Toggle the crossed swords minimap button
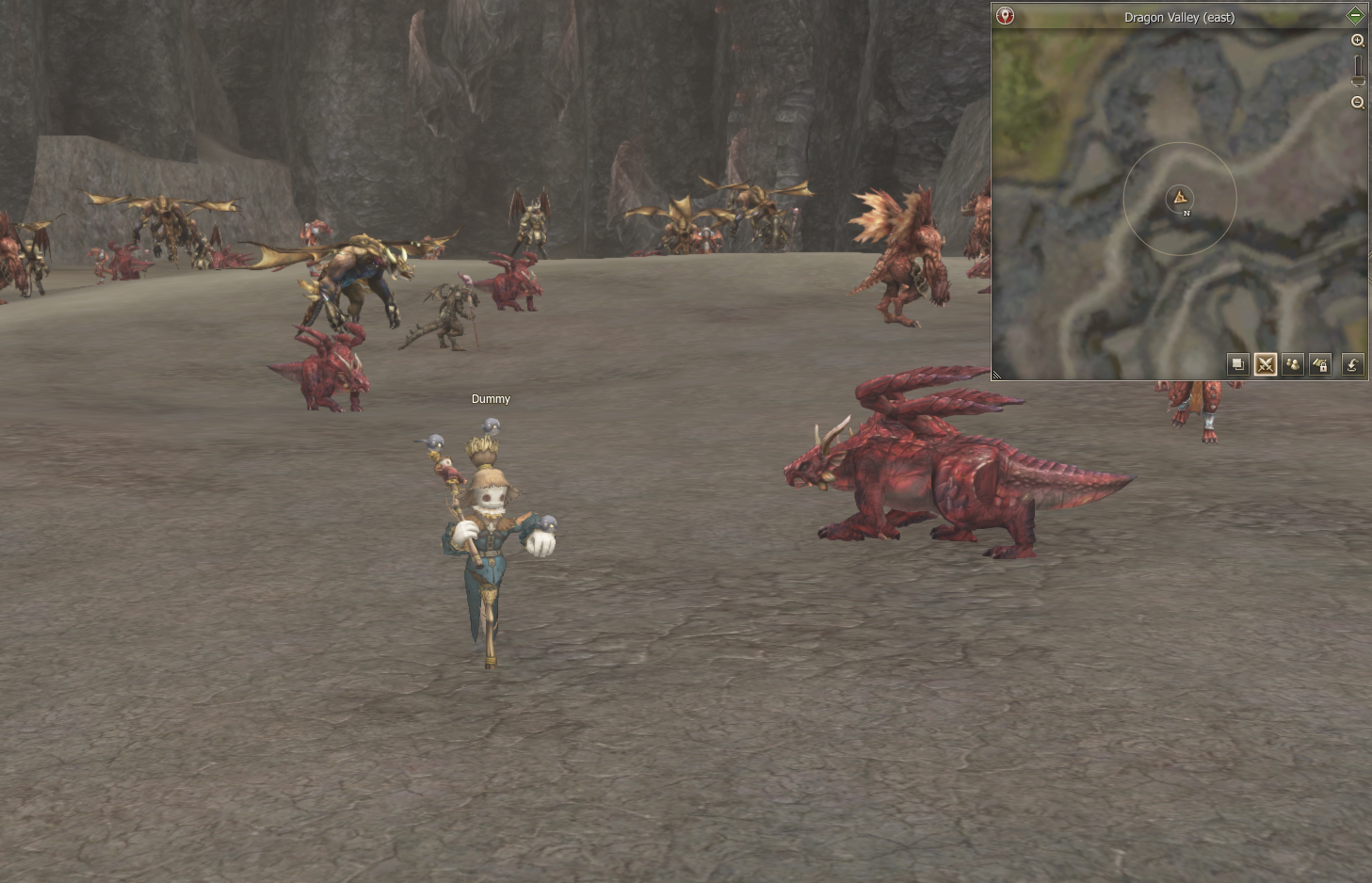This screenshot has height=883, width=1372. tap(1266, 364)
